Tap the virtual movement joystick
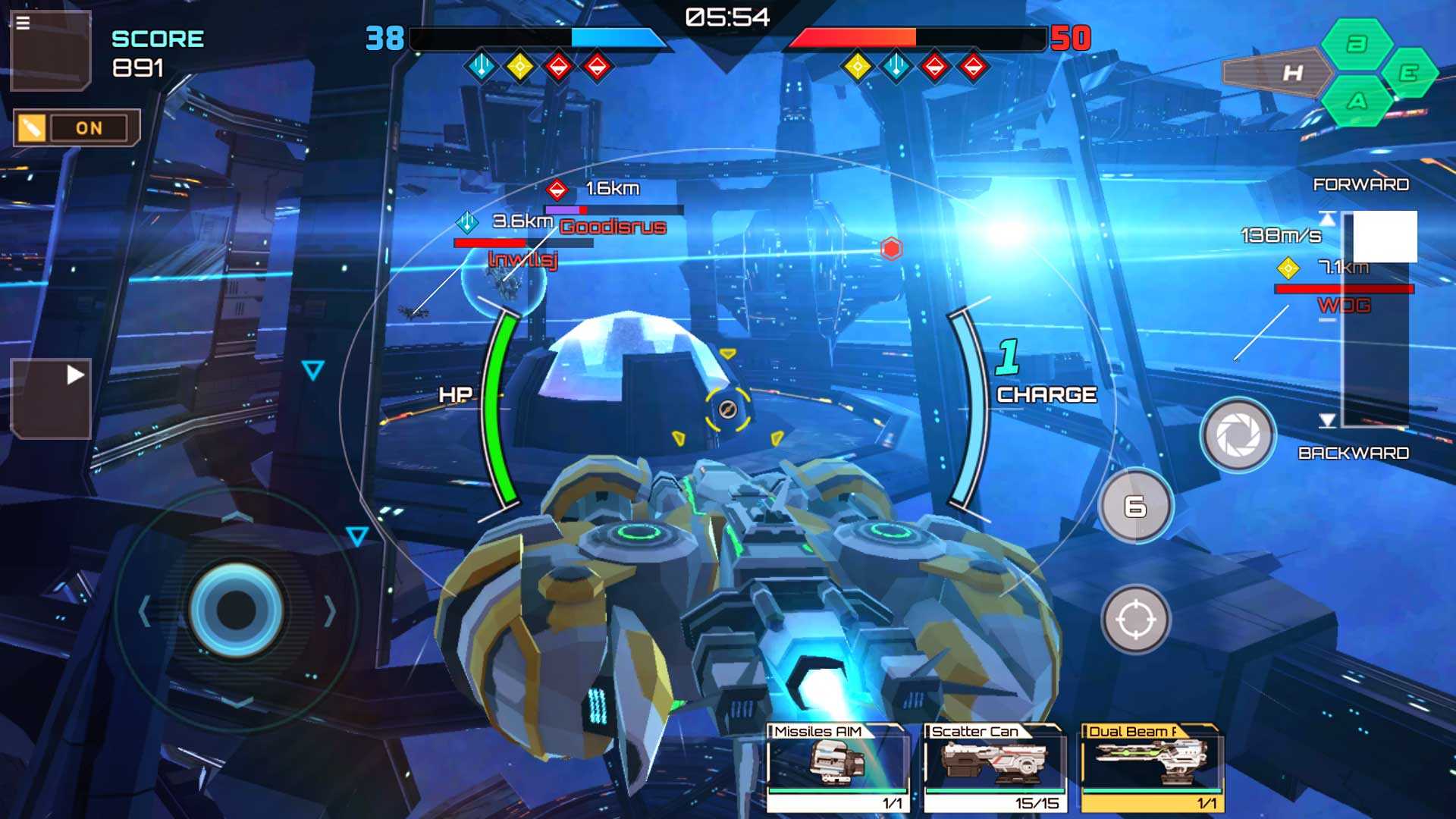1456x819 pixels. pos(237,609)
